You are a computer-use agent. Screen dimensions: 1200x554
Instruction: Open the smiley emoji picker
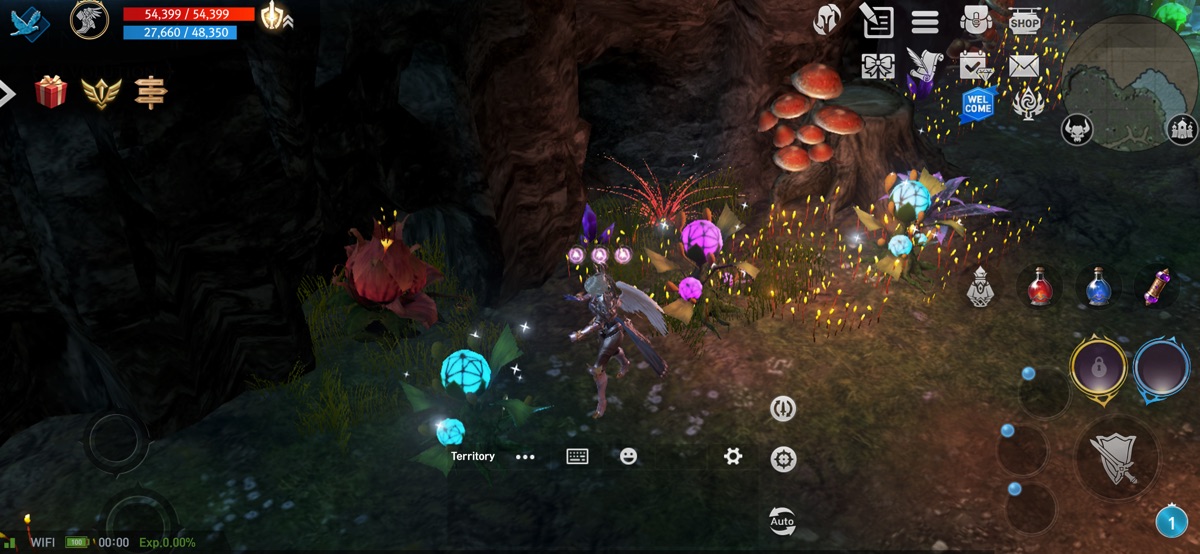[628, 456]
